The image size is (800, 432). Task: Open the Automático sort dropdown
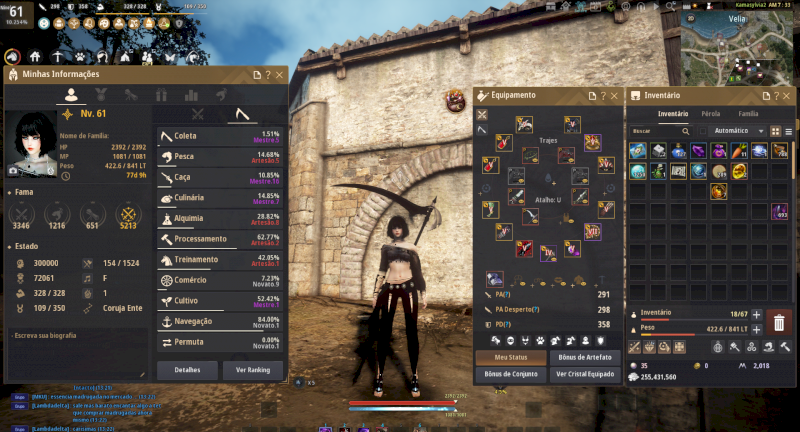pos(736,131)
